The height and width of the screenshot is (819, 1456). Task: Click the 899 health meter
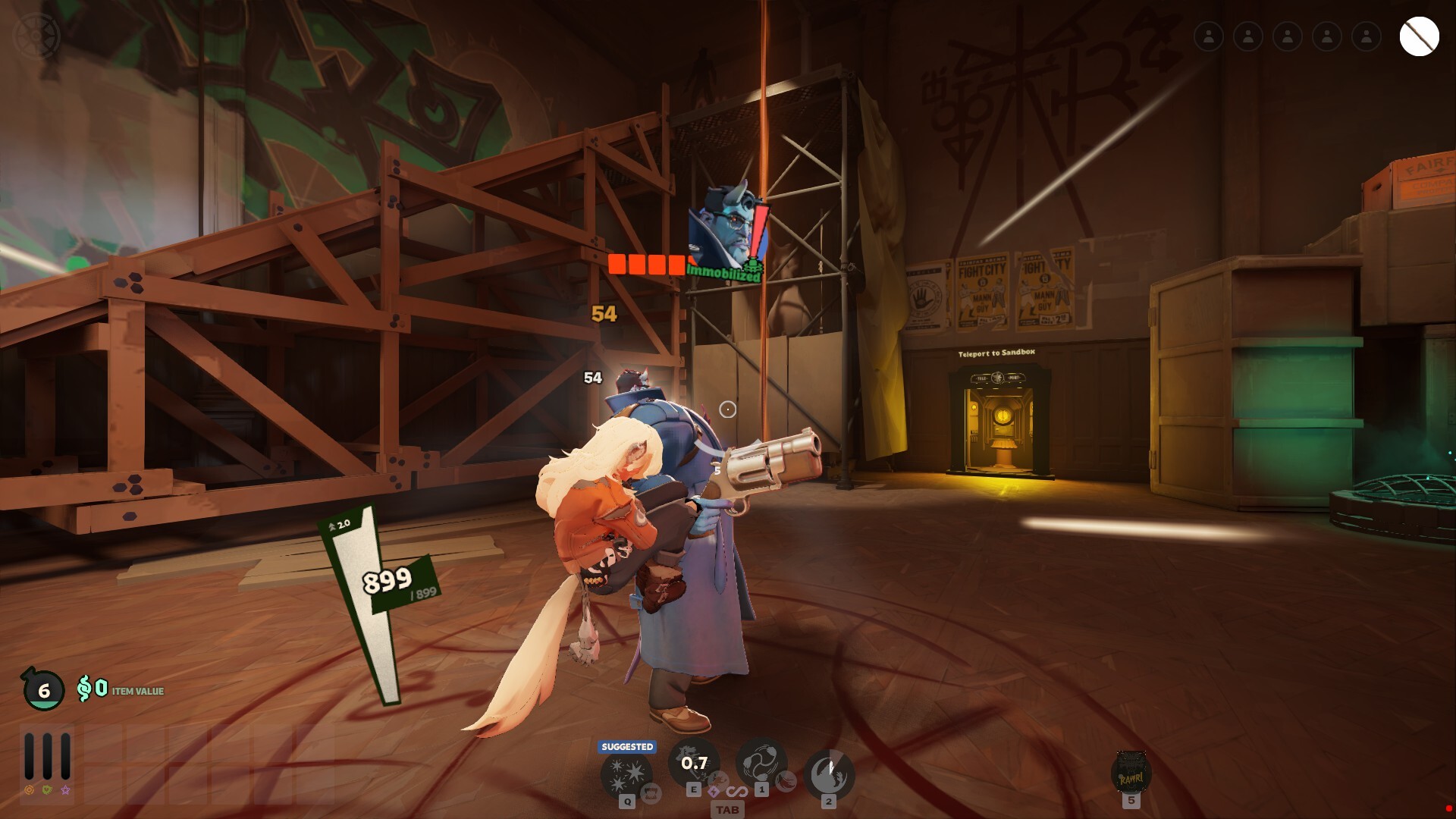click(385, 582)
